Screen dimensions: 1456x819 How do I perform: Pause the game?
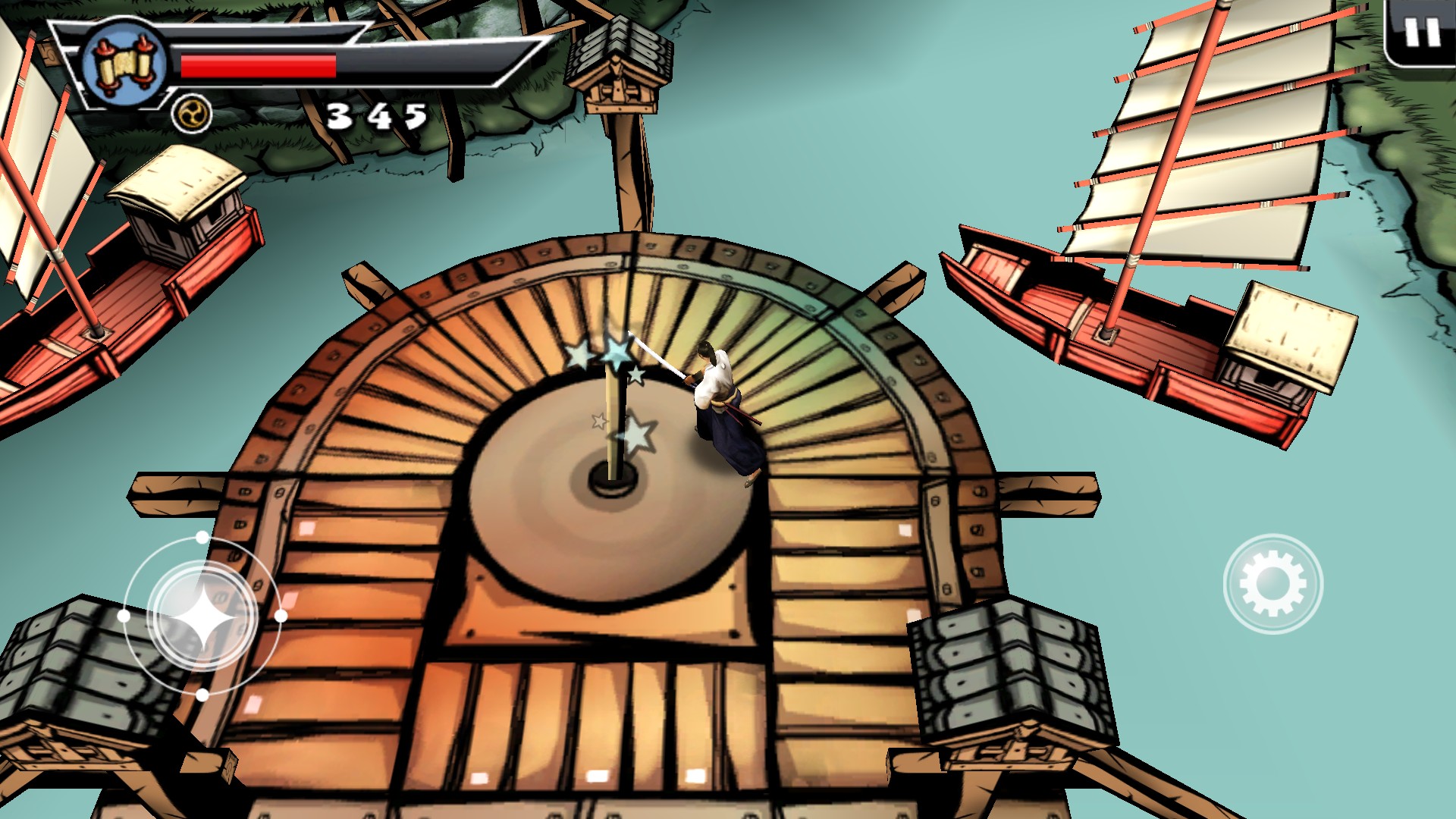(x=1421, y=33)
